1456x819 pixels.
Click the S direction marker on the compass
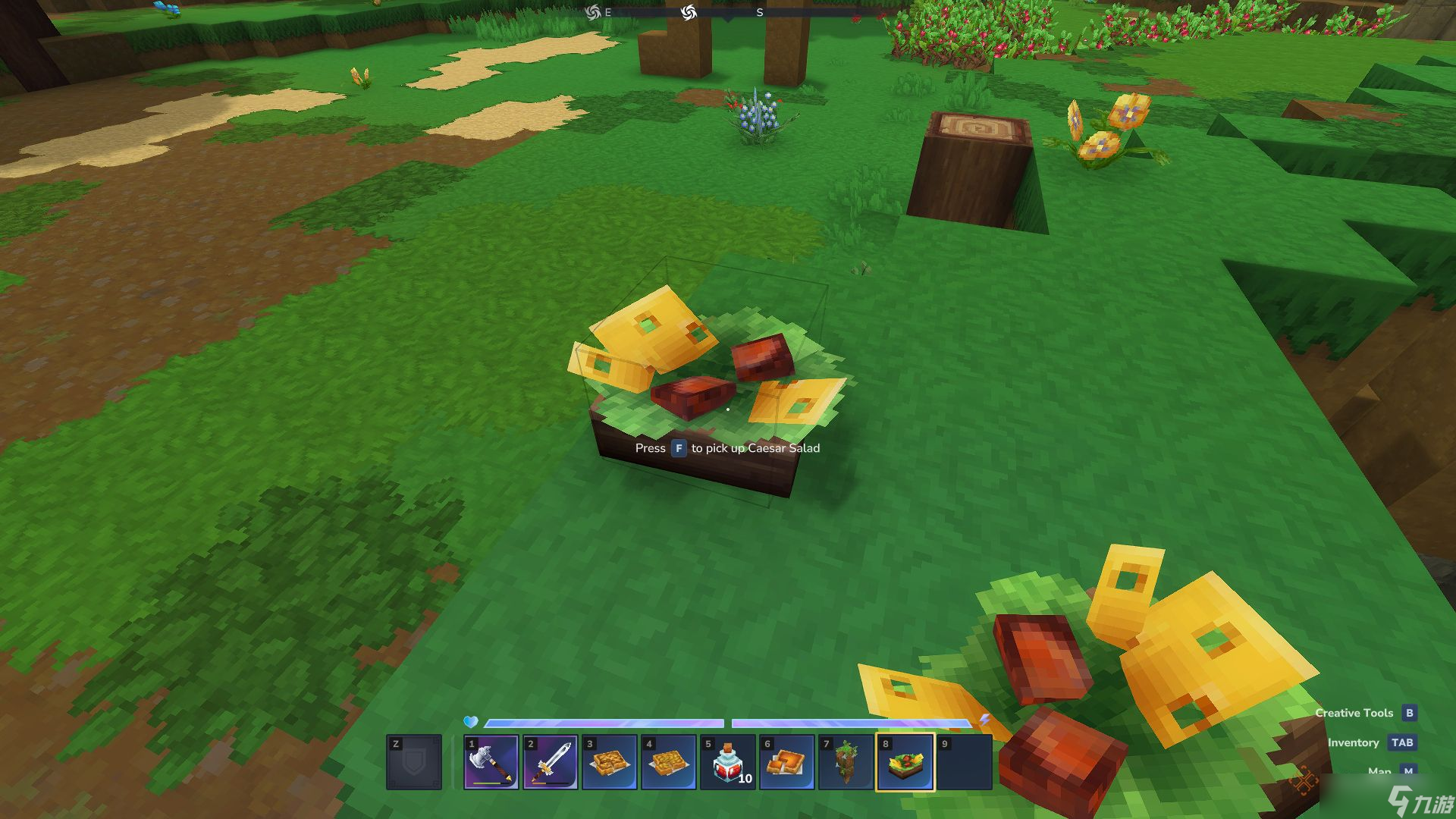pyautogui.click(x=761, y=13)
